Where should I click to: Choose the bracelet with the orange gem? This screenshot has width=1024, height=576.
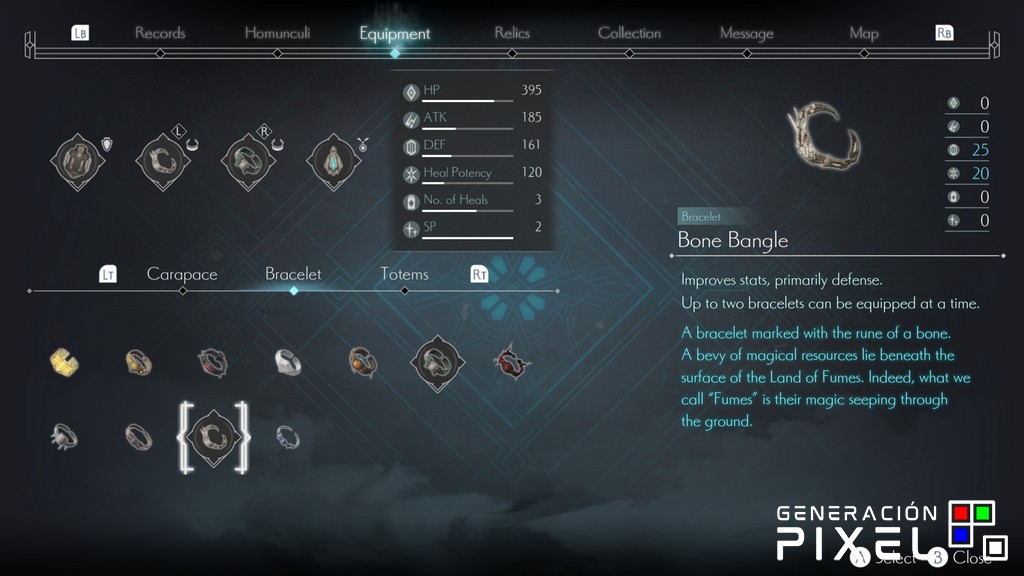[362, 362]
